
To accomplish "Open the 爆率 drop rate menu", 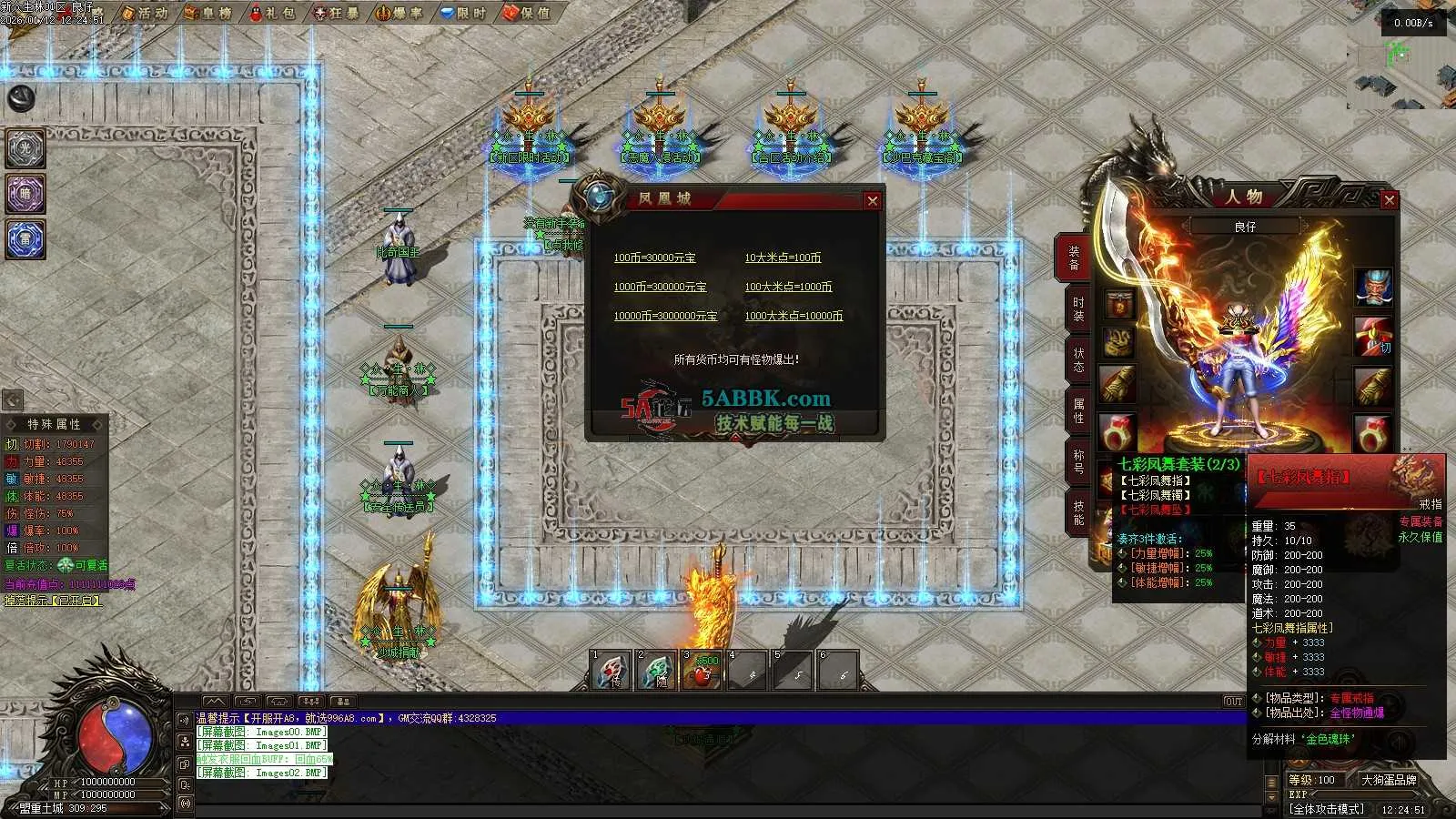I will (399, 13).
